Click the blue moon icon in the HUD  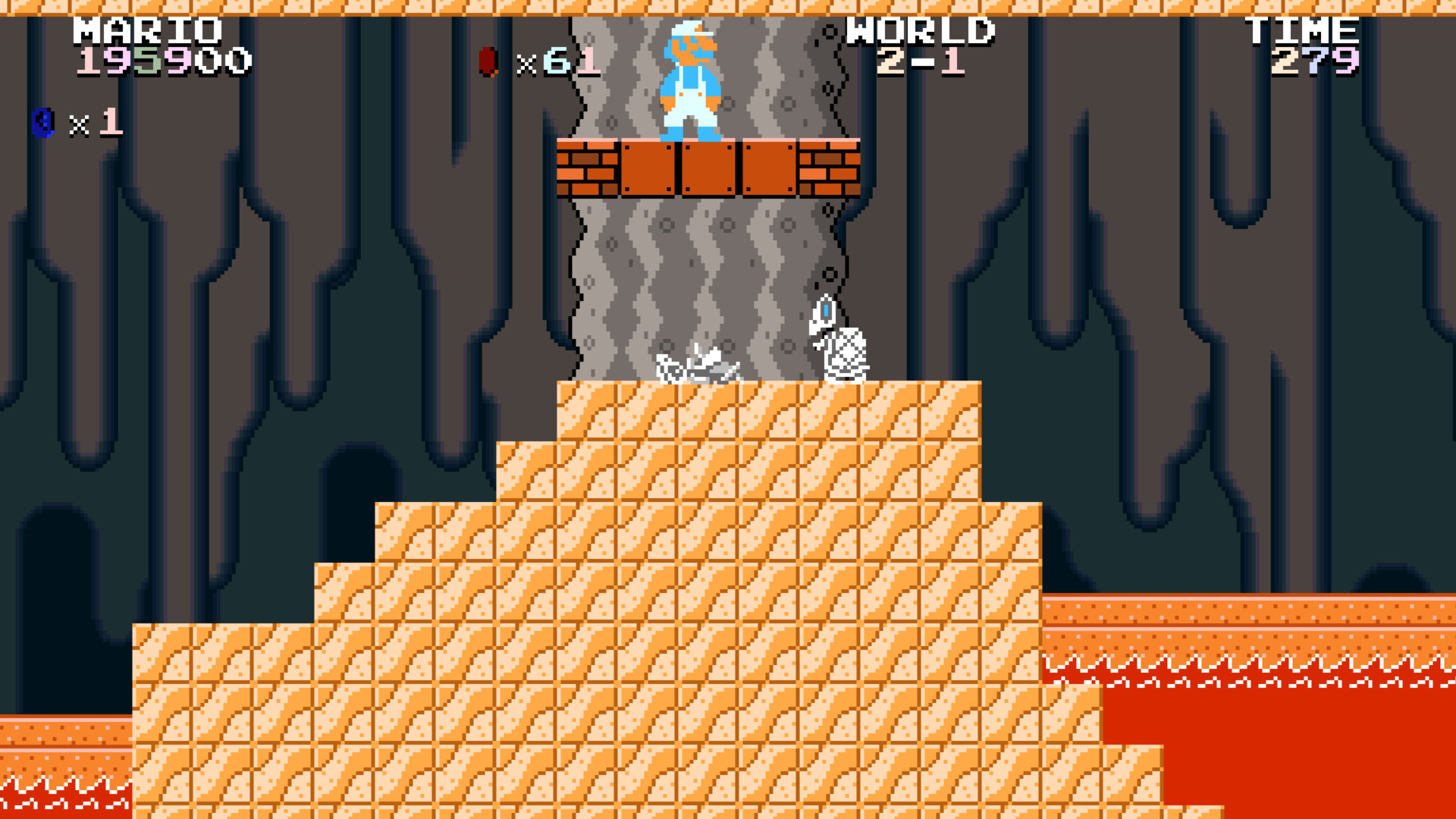tap(42, 121)
